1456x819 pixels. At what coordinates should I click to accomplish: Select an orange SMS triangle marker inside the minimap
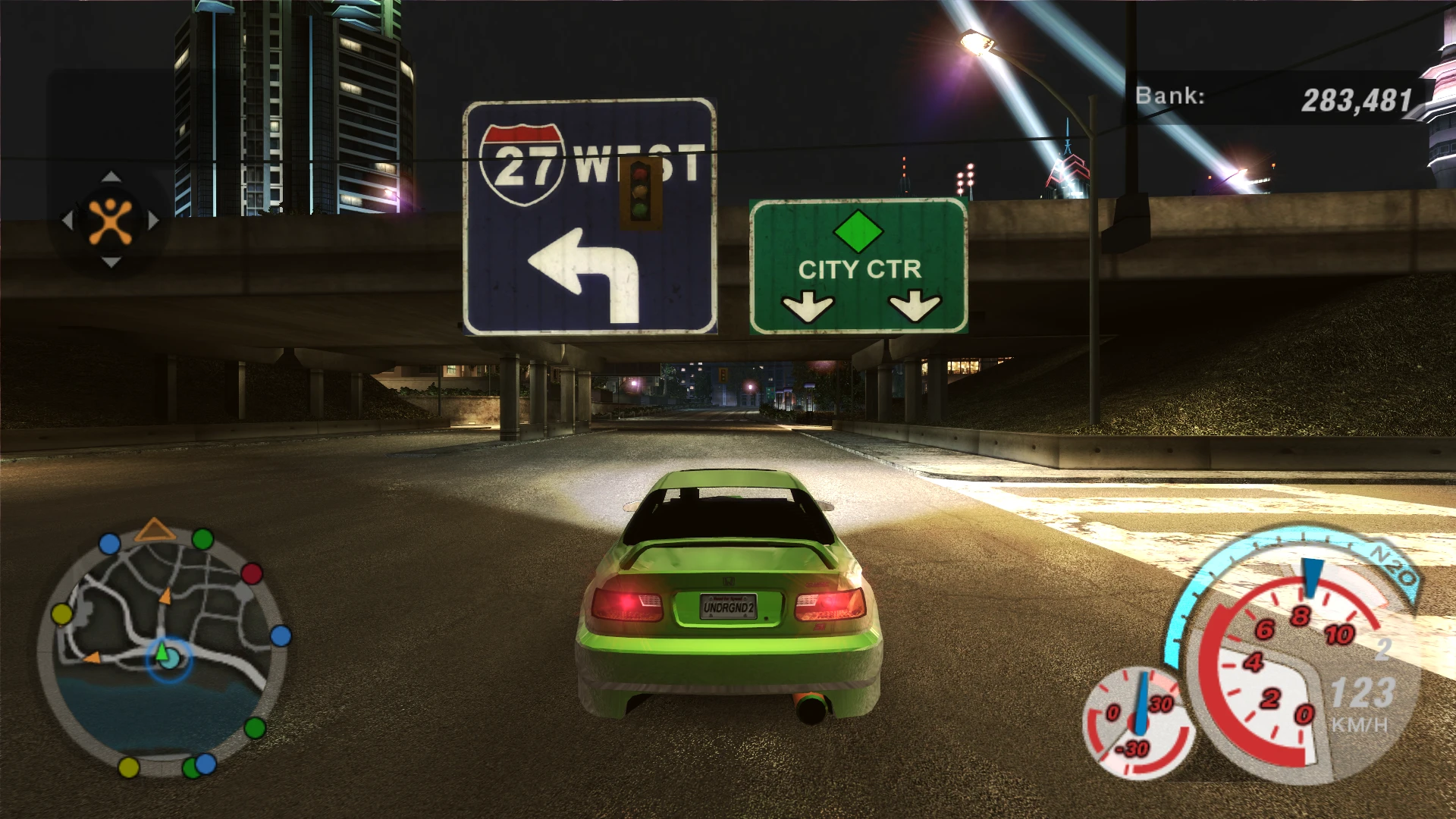[165, 595]
